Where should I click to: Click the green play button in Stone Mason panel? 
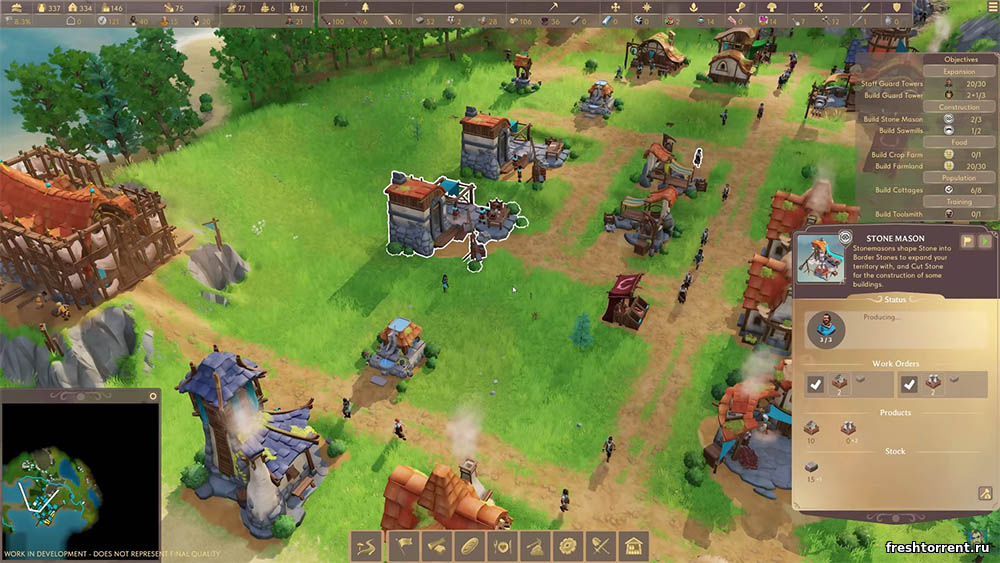[984, 241]
